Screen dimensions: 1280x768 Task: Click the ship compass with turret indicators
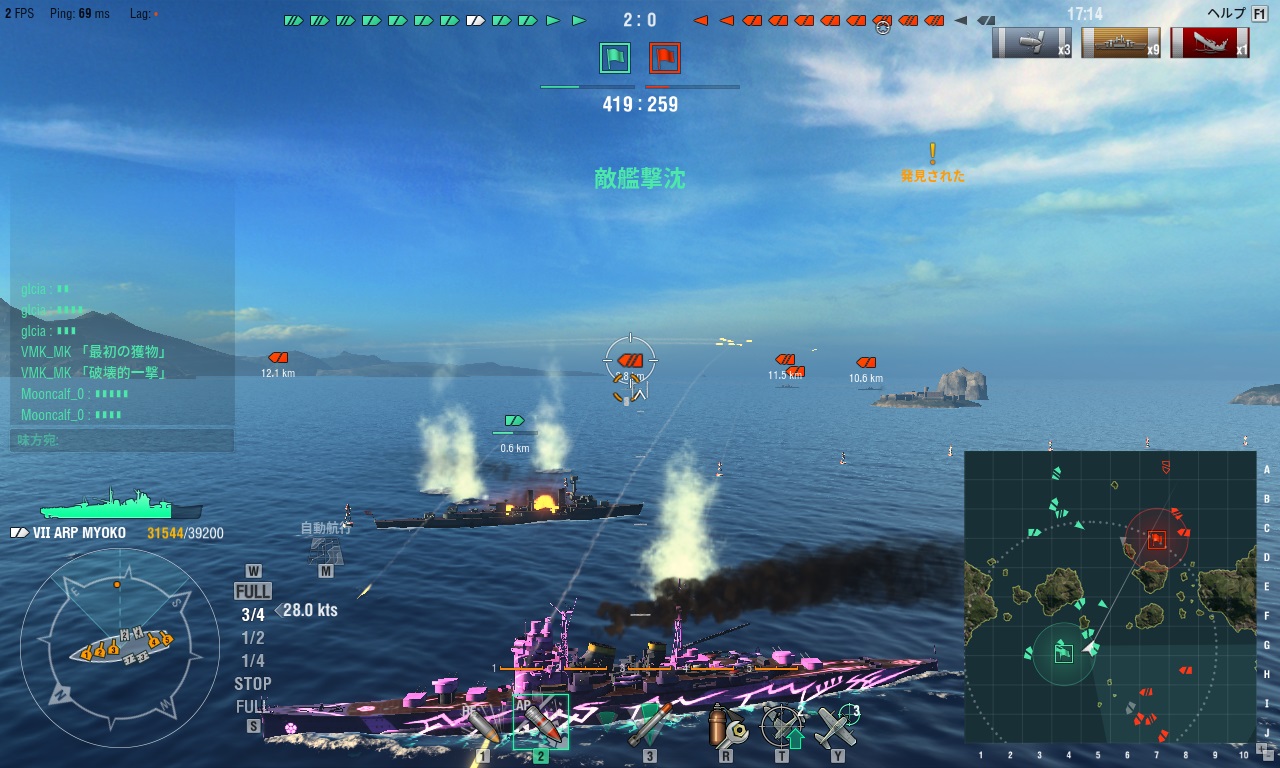[119, 648]
